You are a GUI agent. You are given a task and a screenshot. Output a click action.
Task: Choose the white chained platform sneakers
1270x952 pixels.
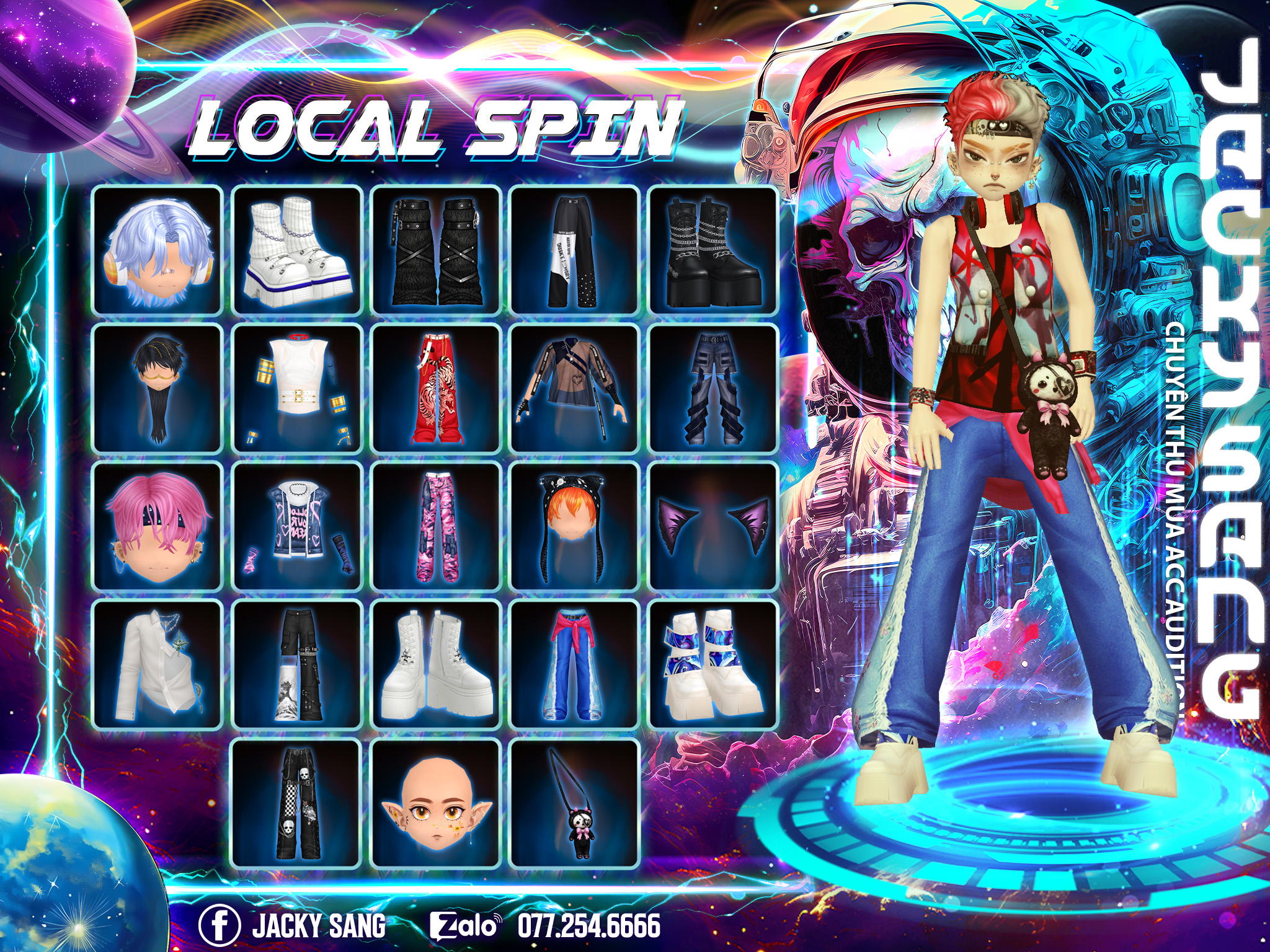(x=297, y=250)
